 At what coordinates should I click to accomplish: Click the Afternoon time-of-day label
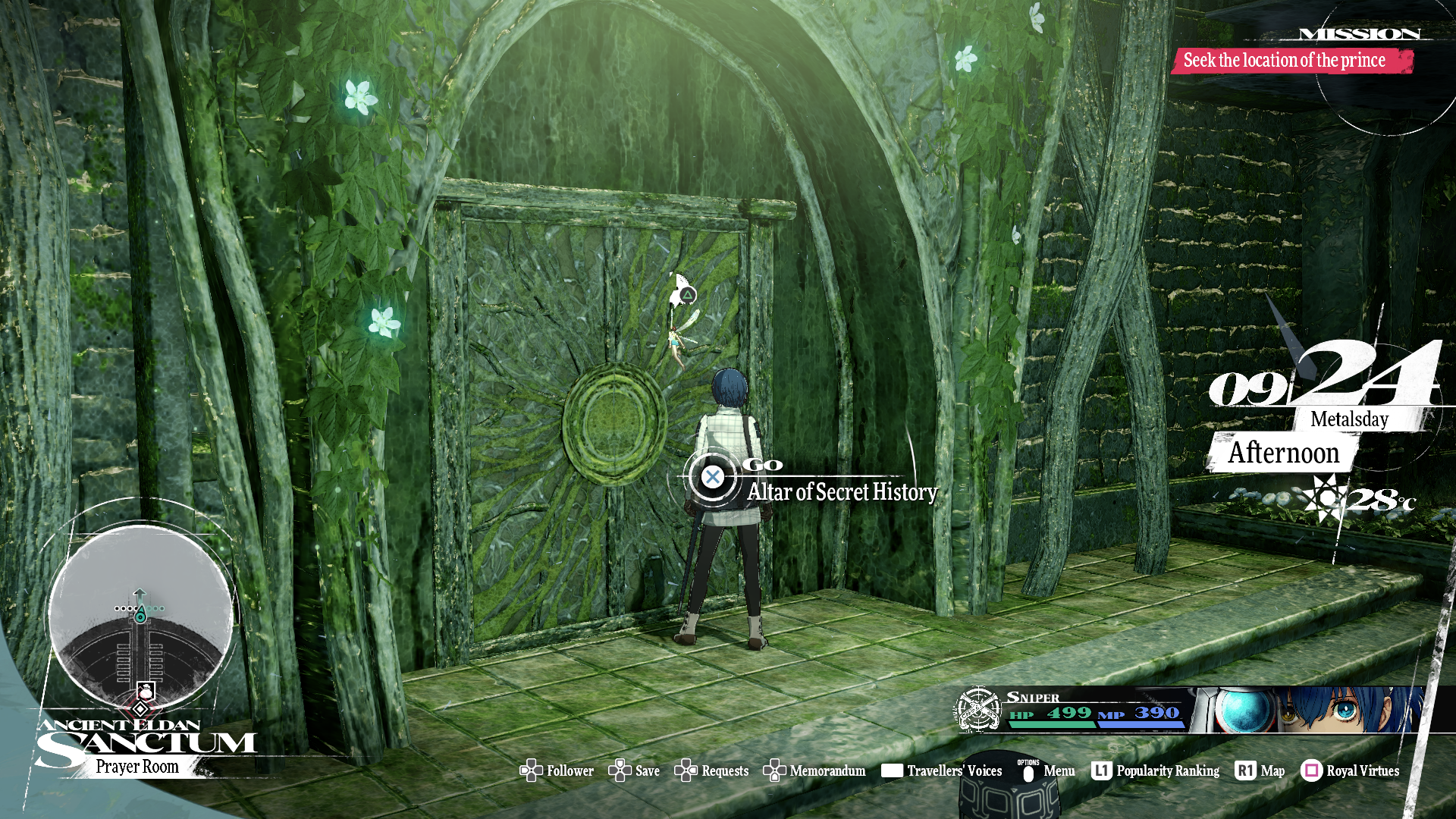coord(1283,453)
